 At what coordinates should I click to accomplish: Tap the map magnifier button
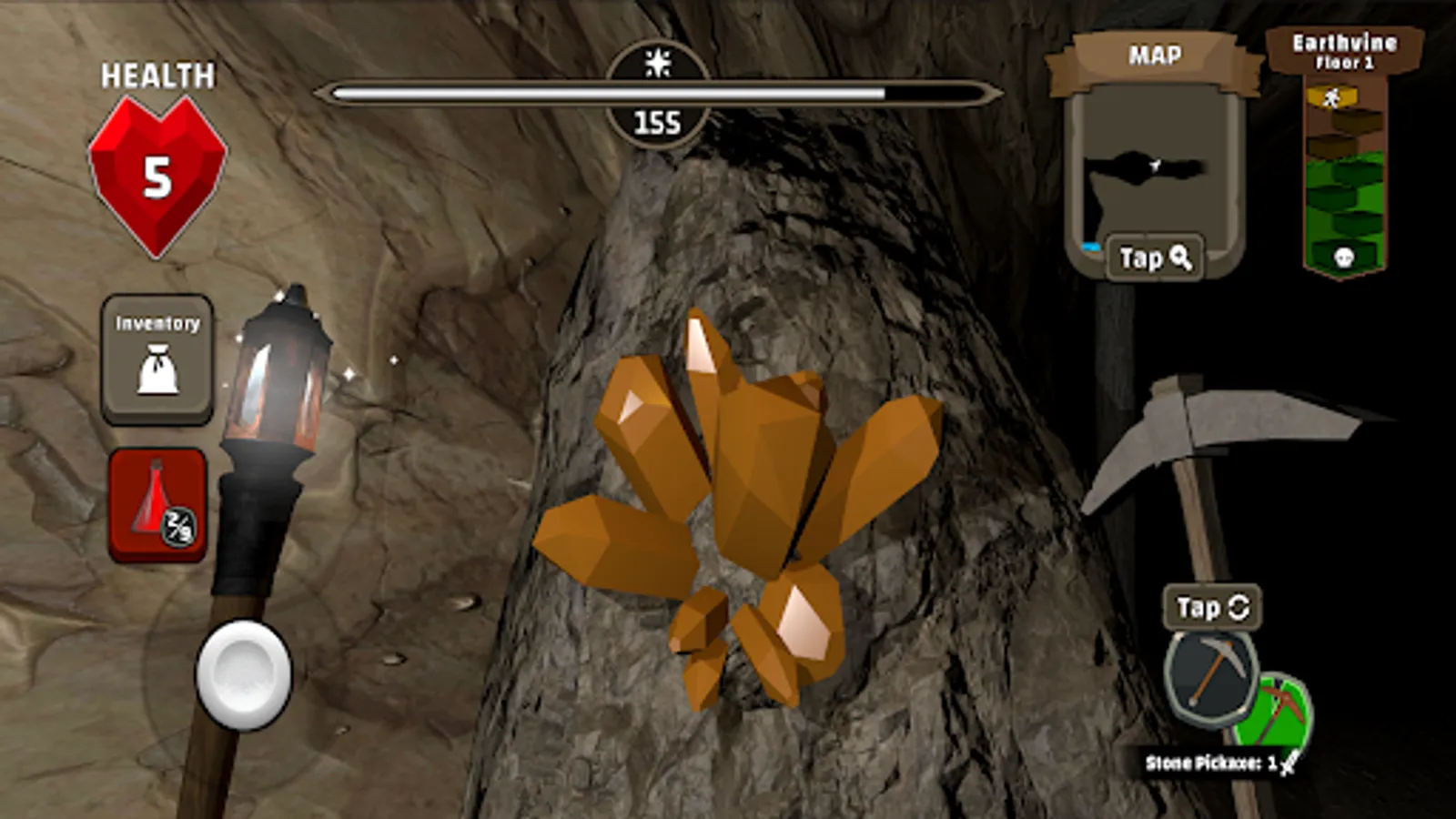[x=1155, y=258]
